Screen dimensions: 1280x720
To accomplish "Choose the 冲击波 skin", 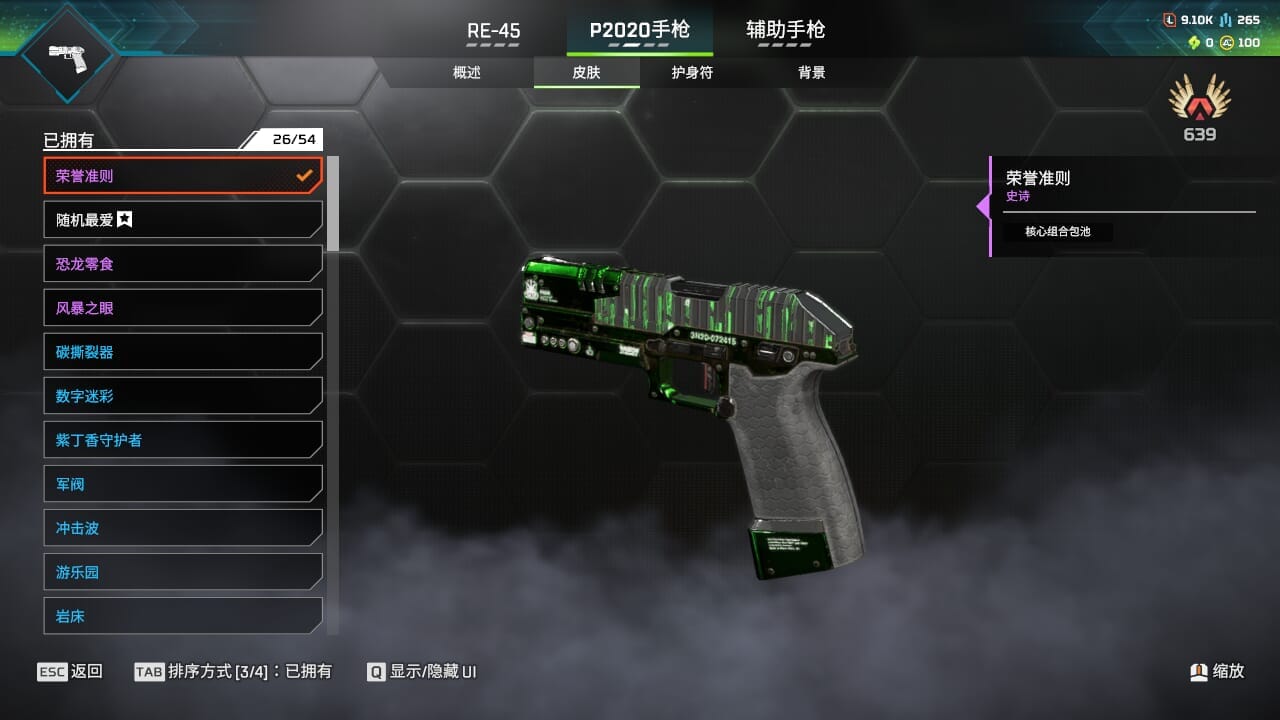I will (x=183, y=528).
